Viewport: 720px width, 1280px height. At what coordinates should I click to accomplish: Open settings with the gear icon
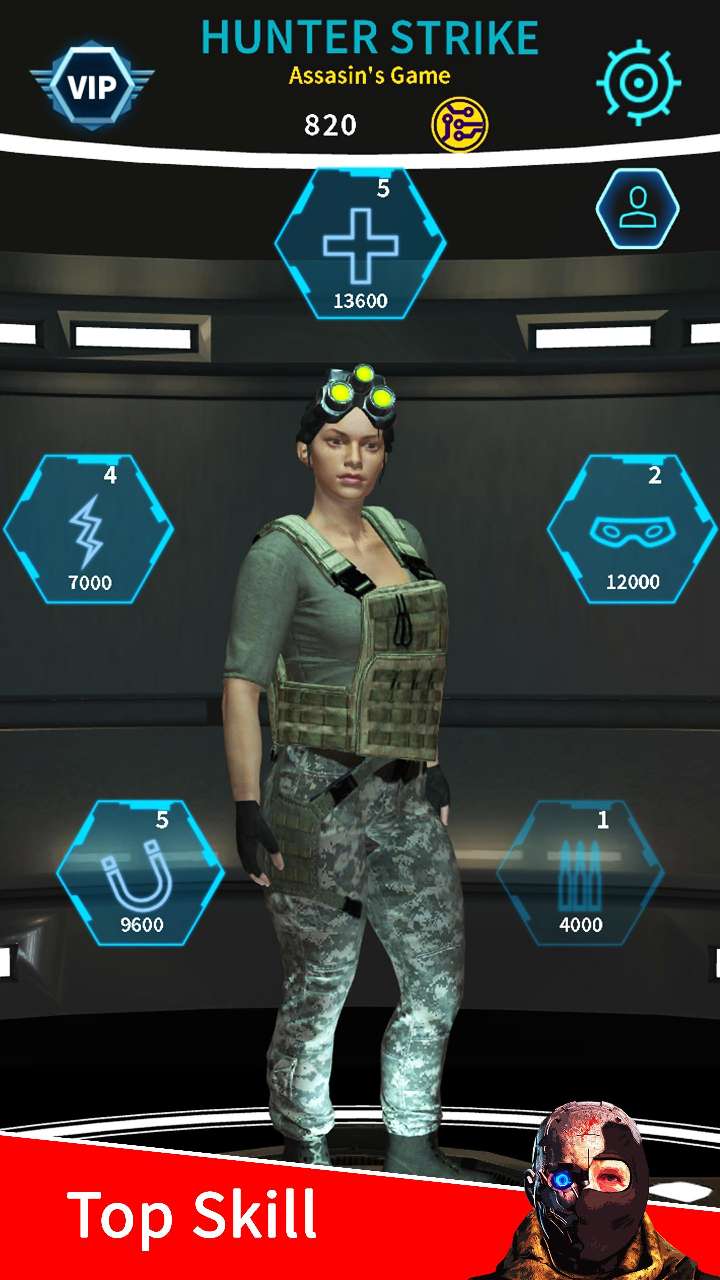638,82
